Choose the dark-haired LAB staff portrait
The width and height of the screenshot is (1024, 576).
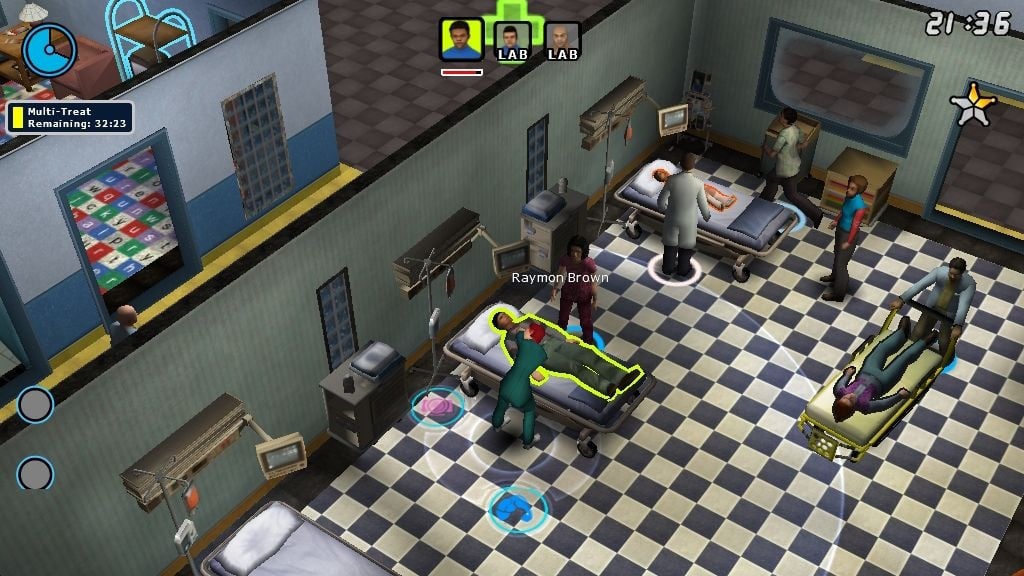[x=512, y=41]
